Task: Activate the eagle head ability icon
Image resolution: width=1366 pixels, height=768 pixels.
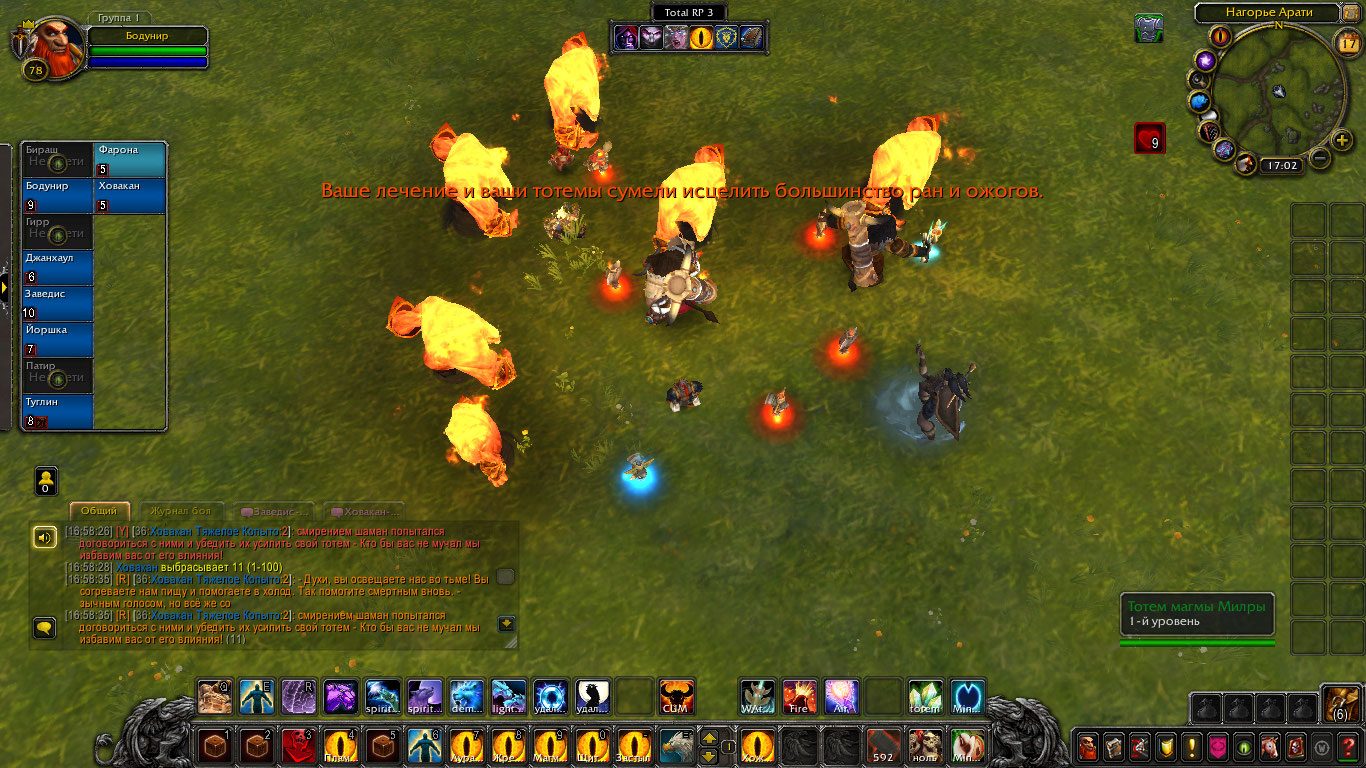Action: 676,746
